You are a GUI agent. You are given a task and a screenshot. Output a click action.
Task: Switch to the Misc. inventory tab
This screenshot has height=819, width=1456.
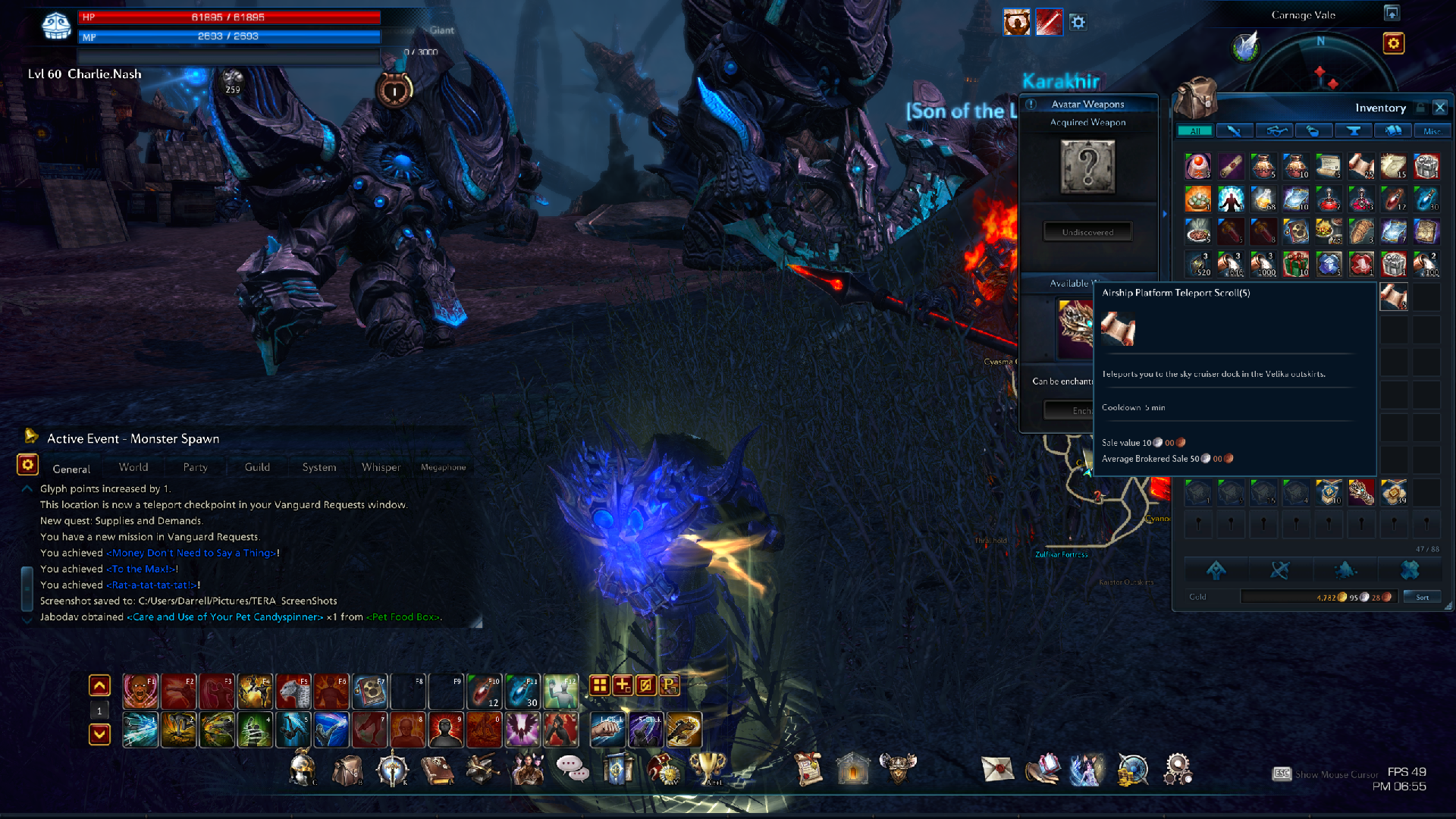click(1432, 131)
